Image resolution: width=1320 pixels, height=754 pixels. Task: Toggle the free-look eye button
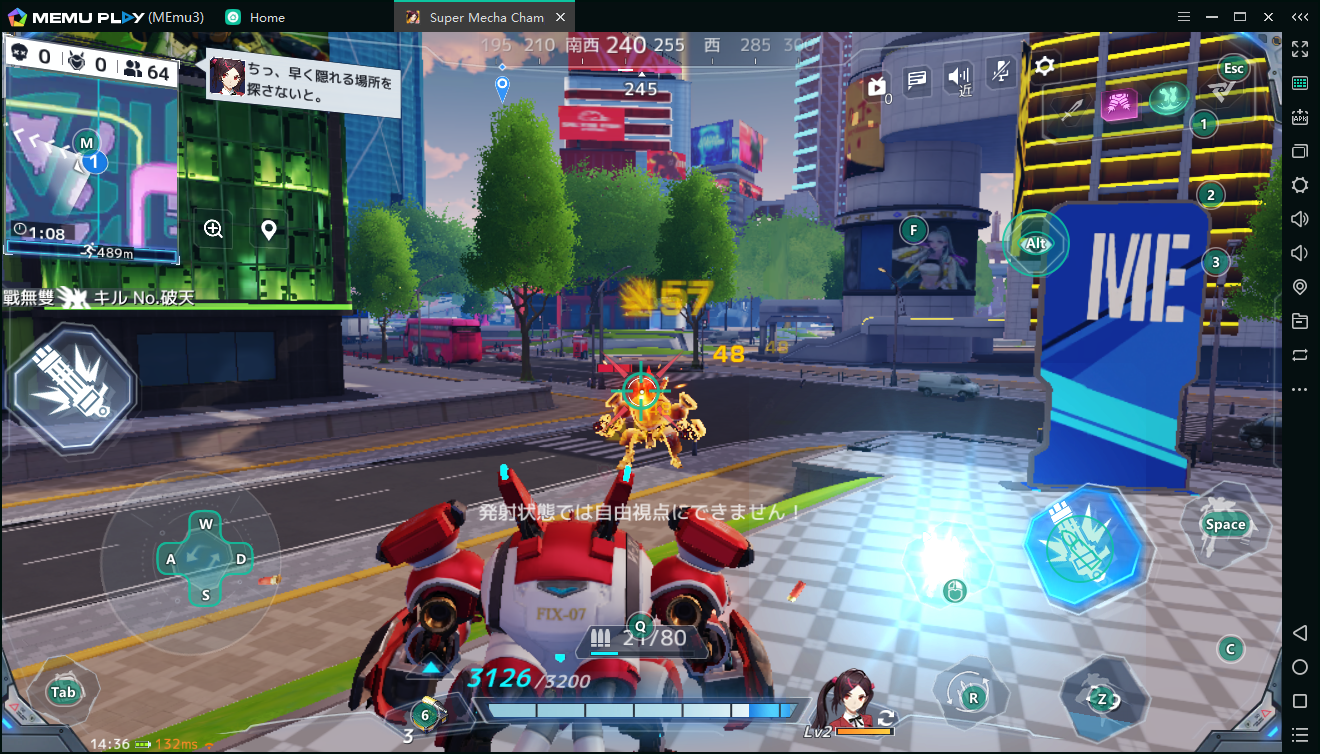1035,243
